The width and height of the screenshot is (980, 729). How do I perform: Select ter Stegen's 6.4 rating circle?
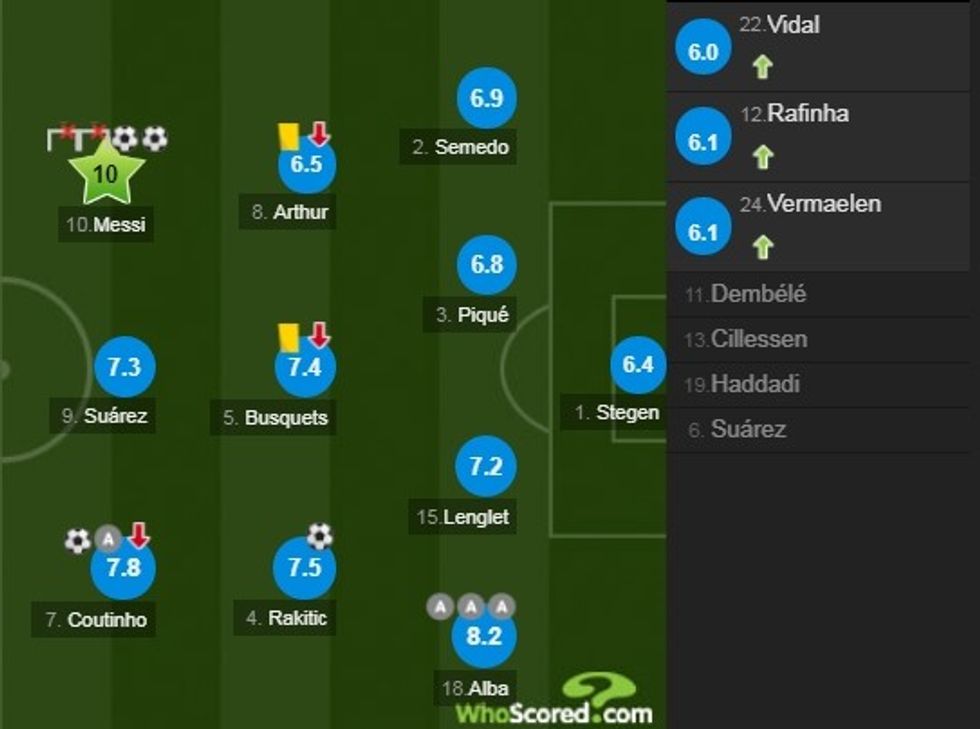[638, 365]
